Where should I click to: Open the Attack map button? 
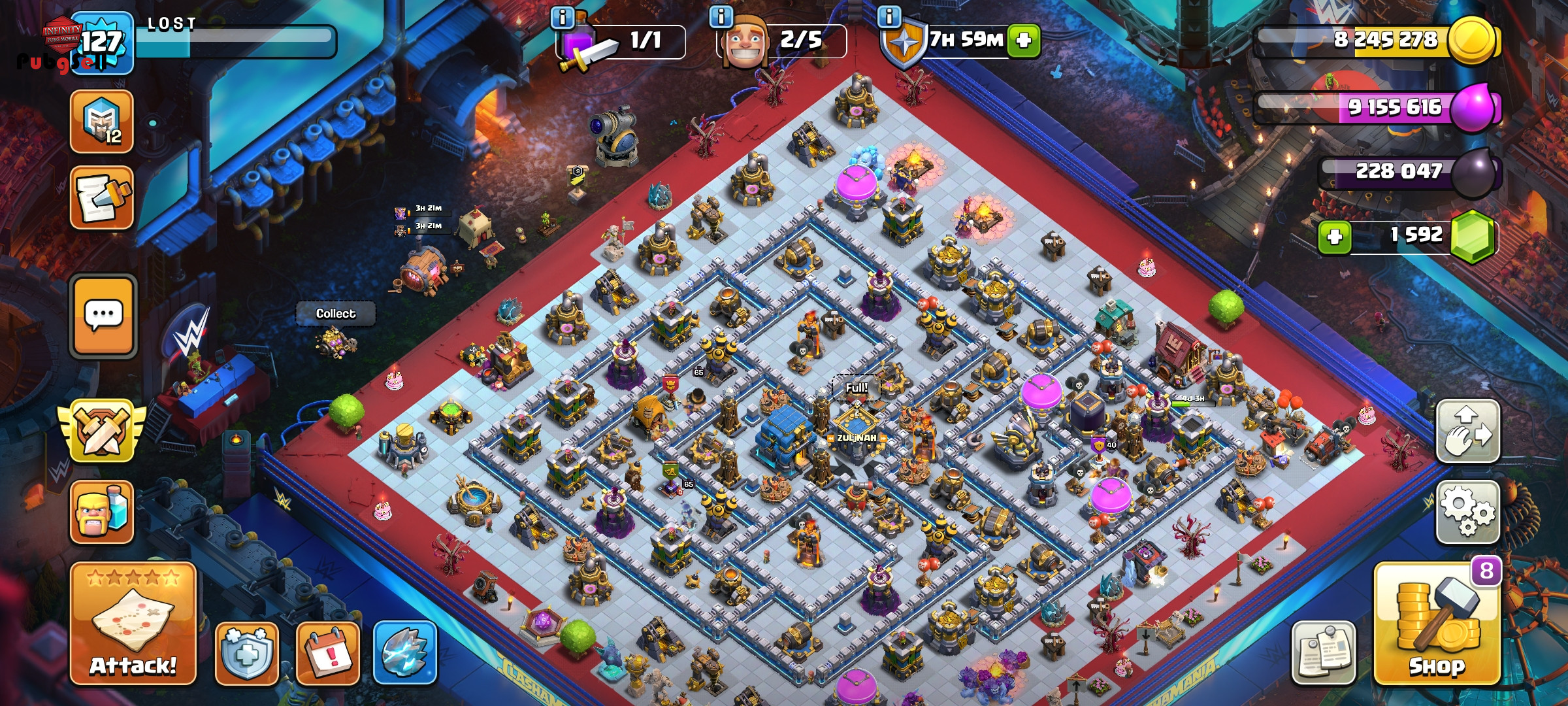point(133,624)
